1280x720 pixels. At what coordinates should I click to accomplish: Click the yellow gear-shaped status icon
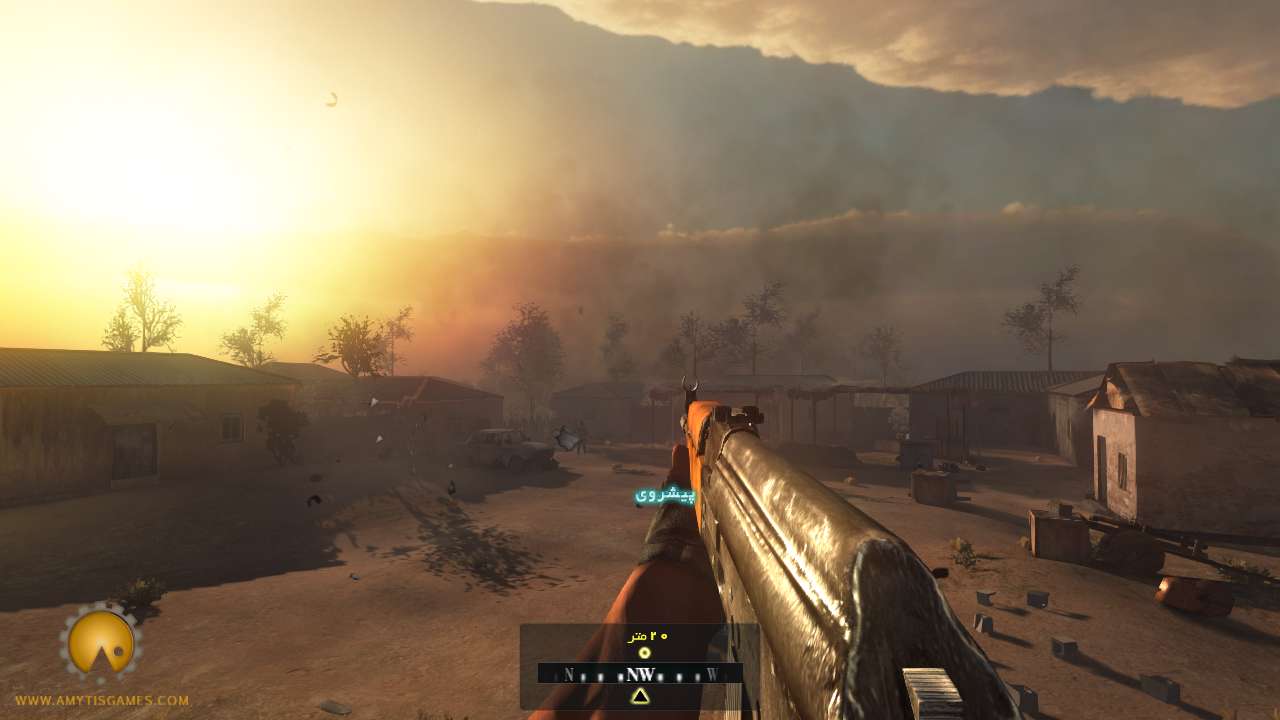click(x=101, y=642)
